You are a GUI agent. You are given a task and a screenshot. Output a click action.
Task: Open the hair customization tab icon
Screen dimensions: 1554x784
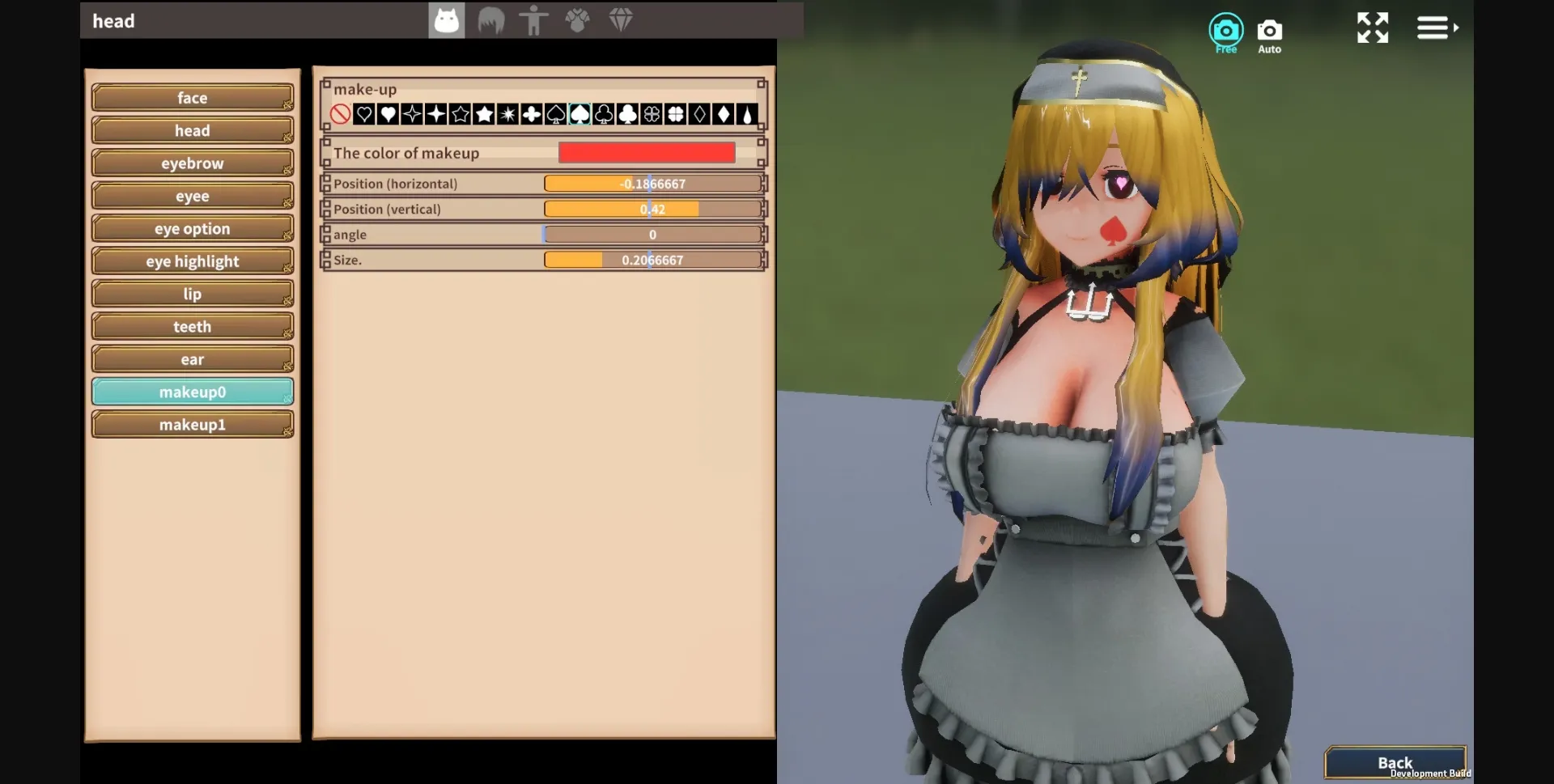tap(491, 20)
